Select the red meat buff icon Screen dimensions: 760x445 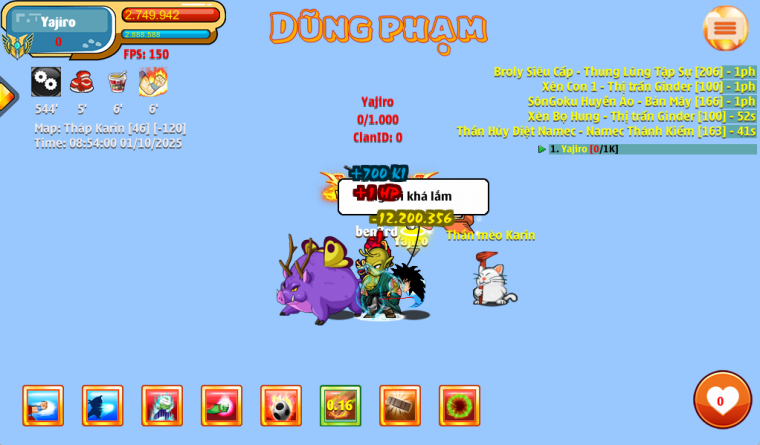(x=82, y=82)
